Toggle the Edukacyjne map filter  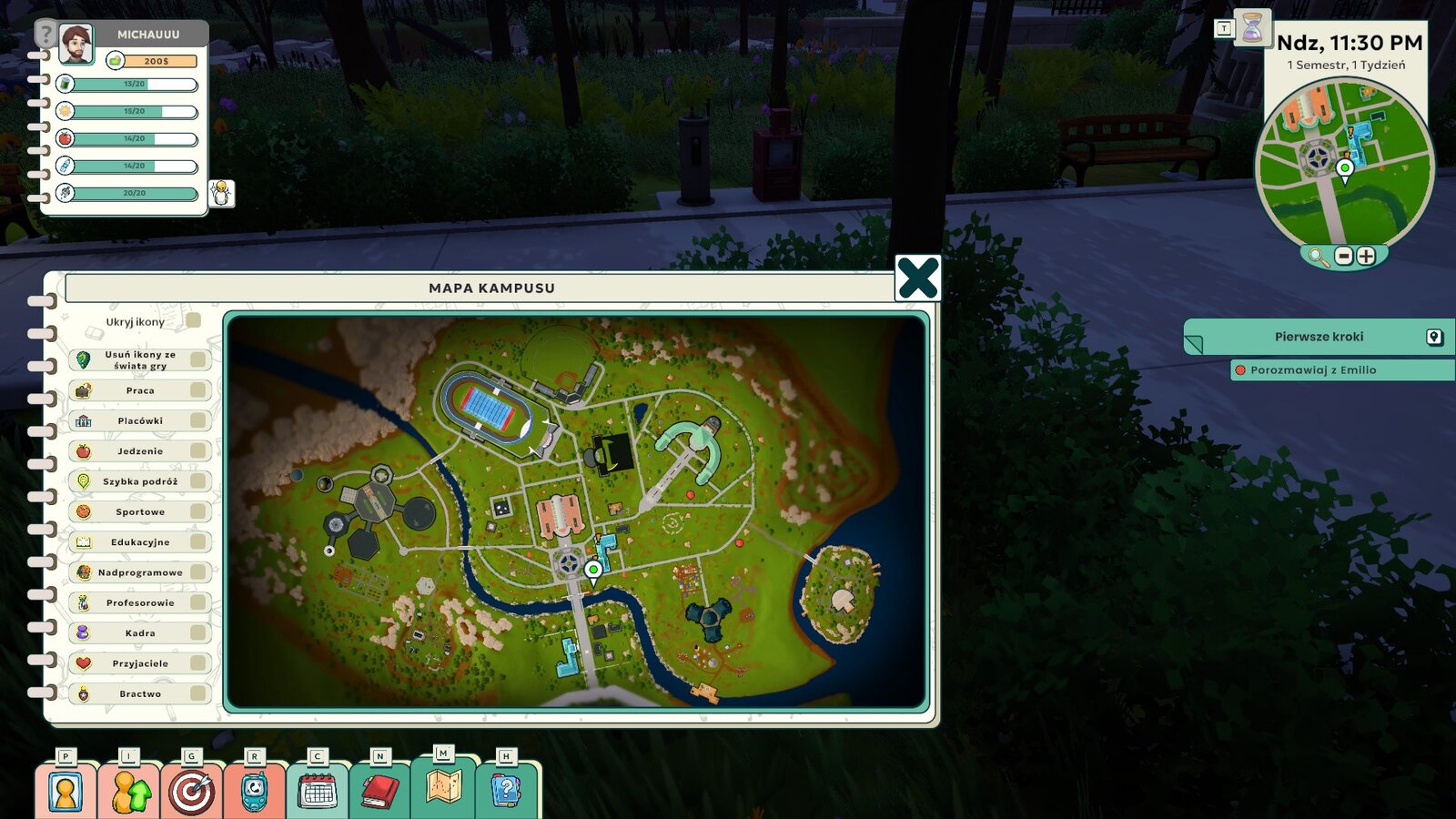[197, 542]
